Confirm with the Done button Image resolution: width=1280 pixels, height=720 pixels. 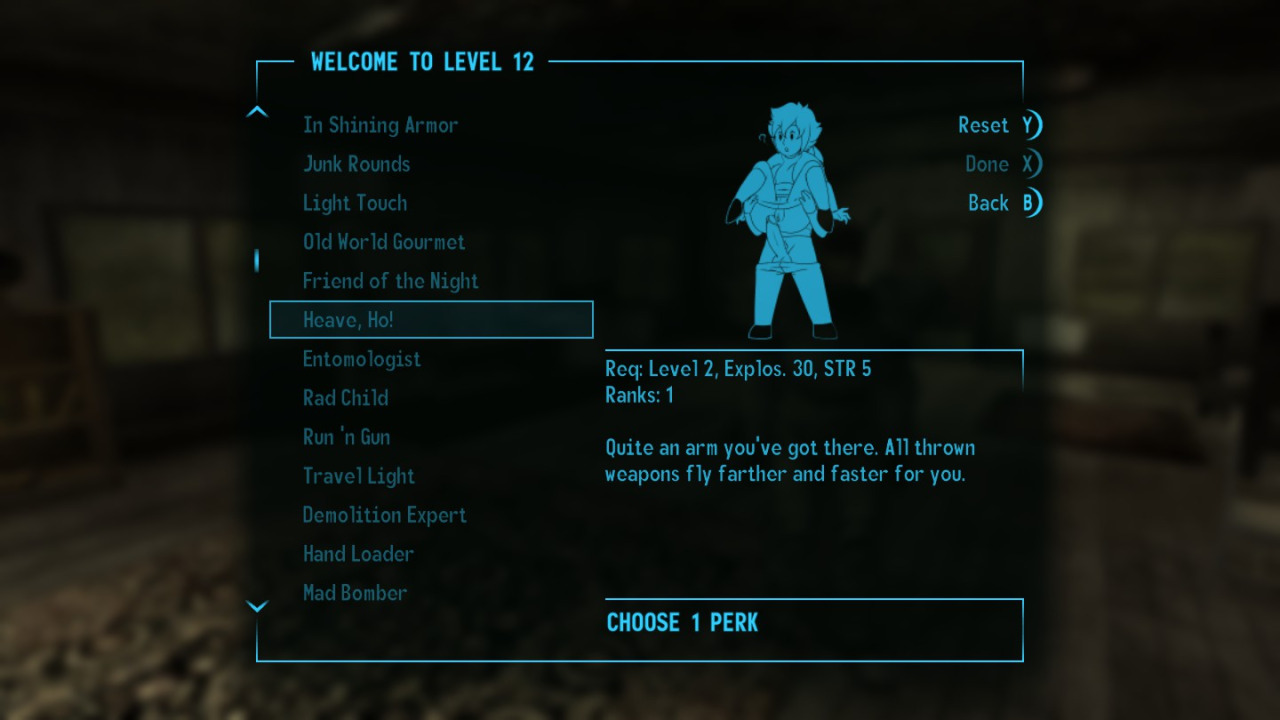click(x=1001, y=164)
